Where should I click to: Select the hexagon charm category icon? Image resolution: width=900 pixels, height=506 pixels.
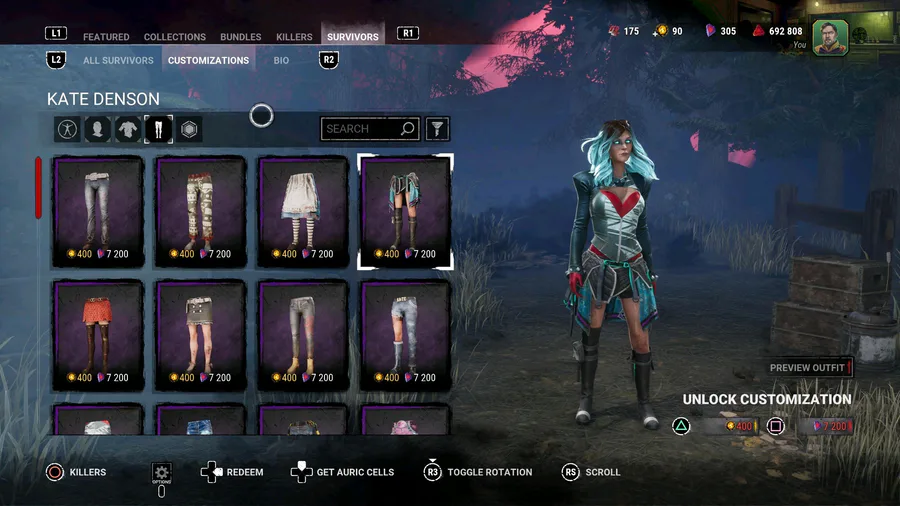189,129
